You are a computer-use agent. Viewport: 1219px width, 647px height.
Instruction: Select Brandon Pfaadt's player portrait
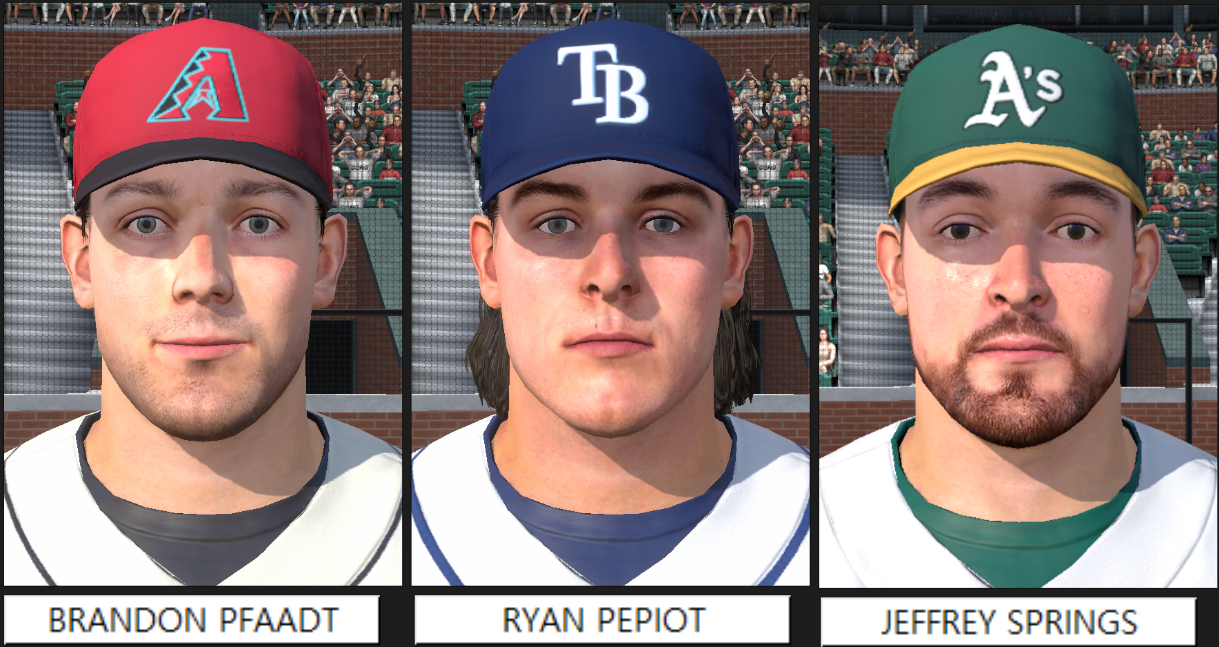[202, 295]
